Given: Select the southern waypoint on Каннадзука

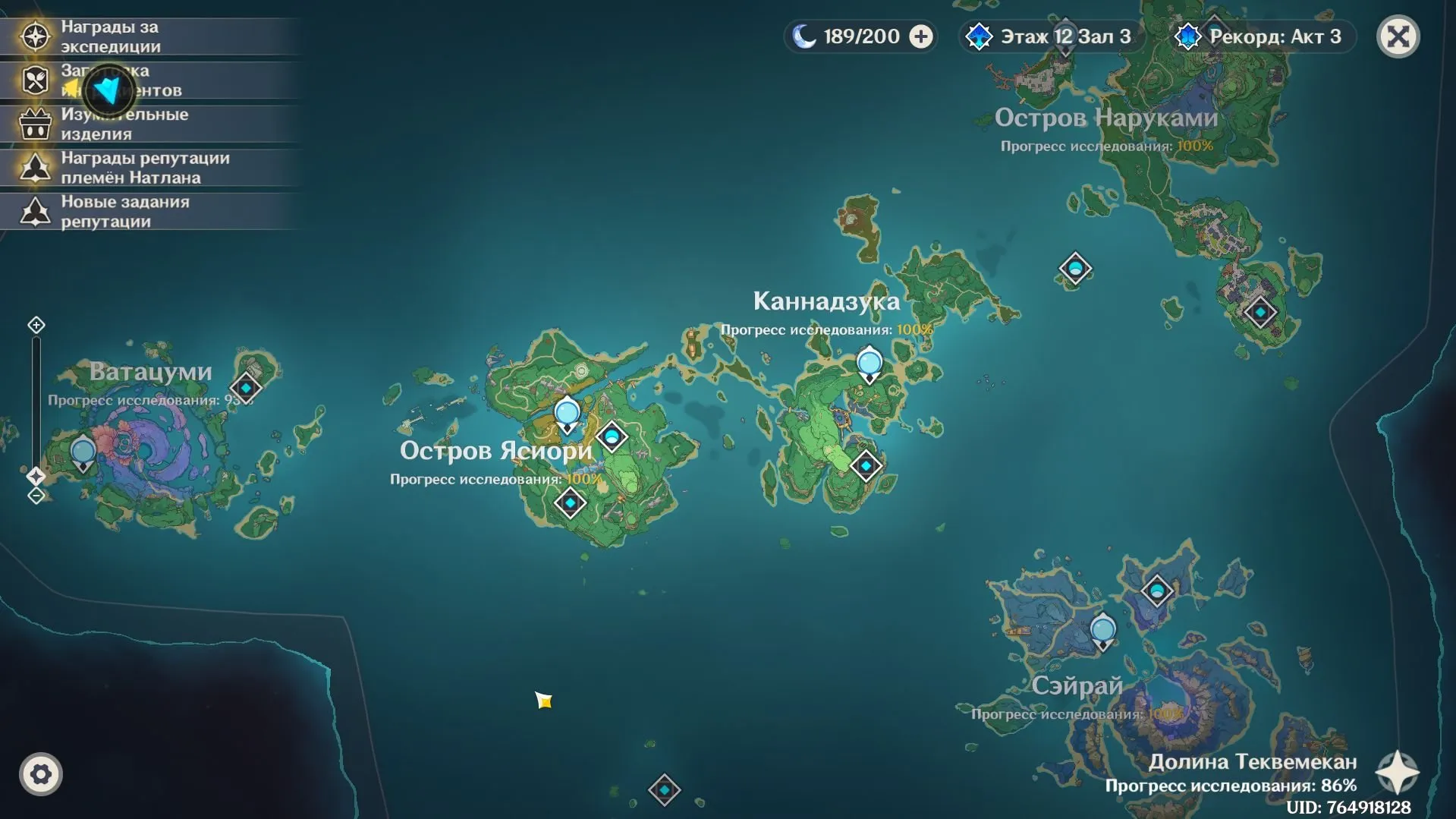Looking at the screenshot, I should (x=866, y=466).
